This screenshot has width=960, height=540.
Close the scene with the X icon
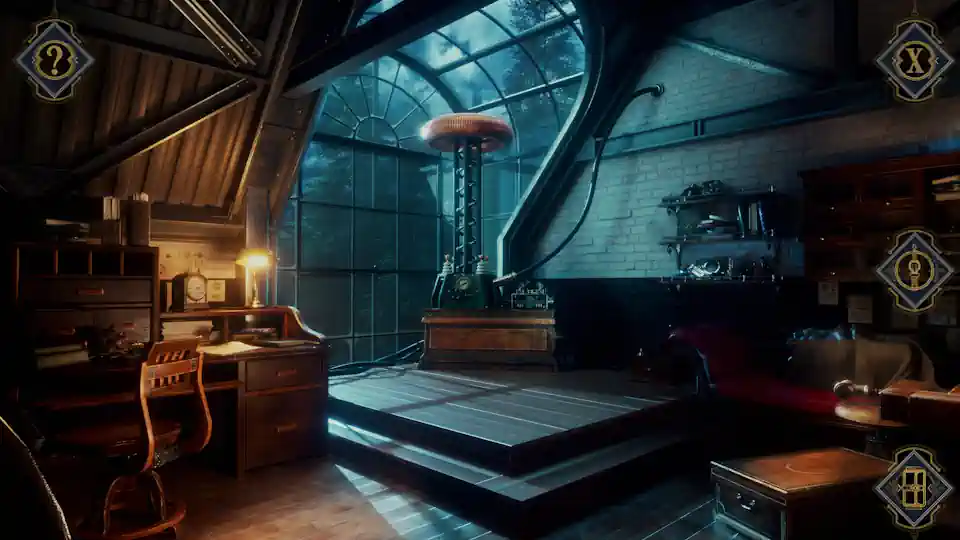point(913,60)
